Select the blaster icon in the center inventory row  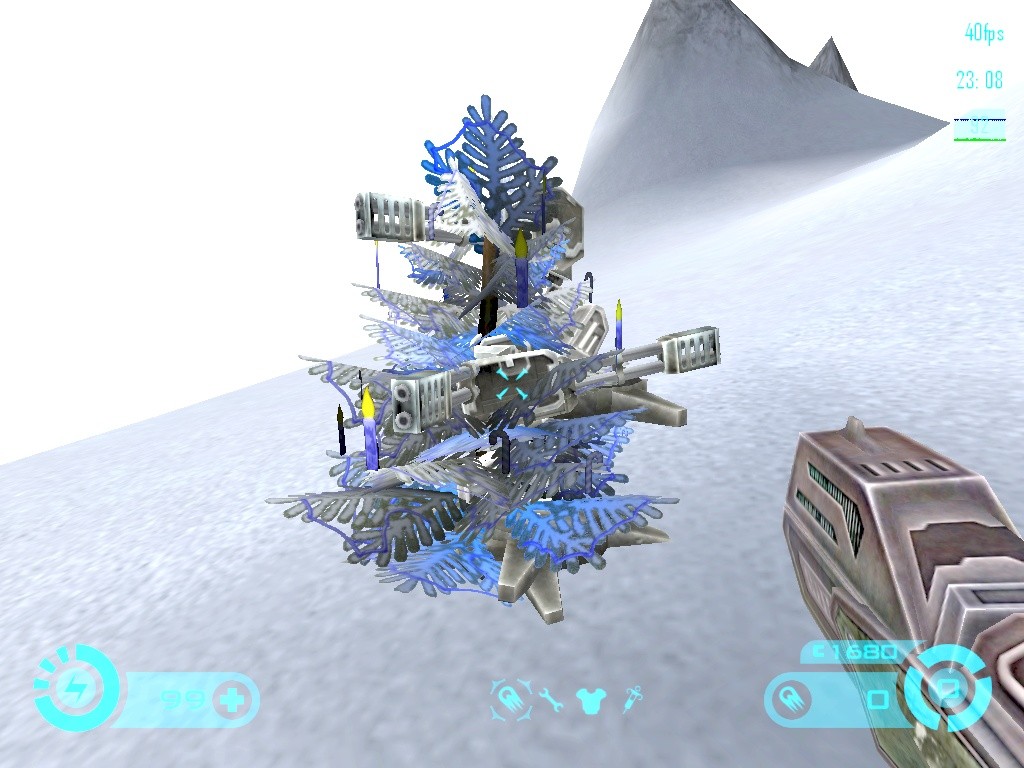click(x=507, y=697)
